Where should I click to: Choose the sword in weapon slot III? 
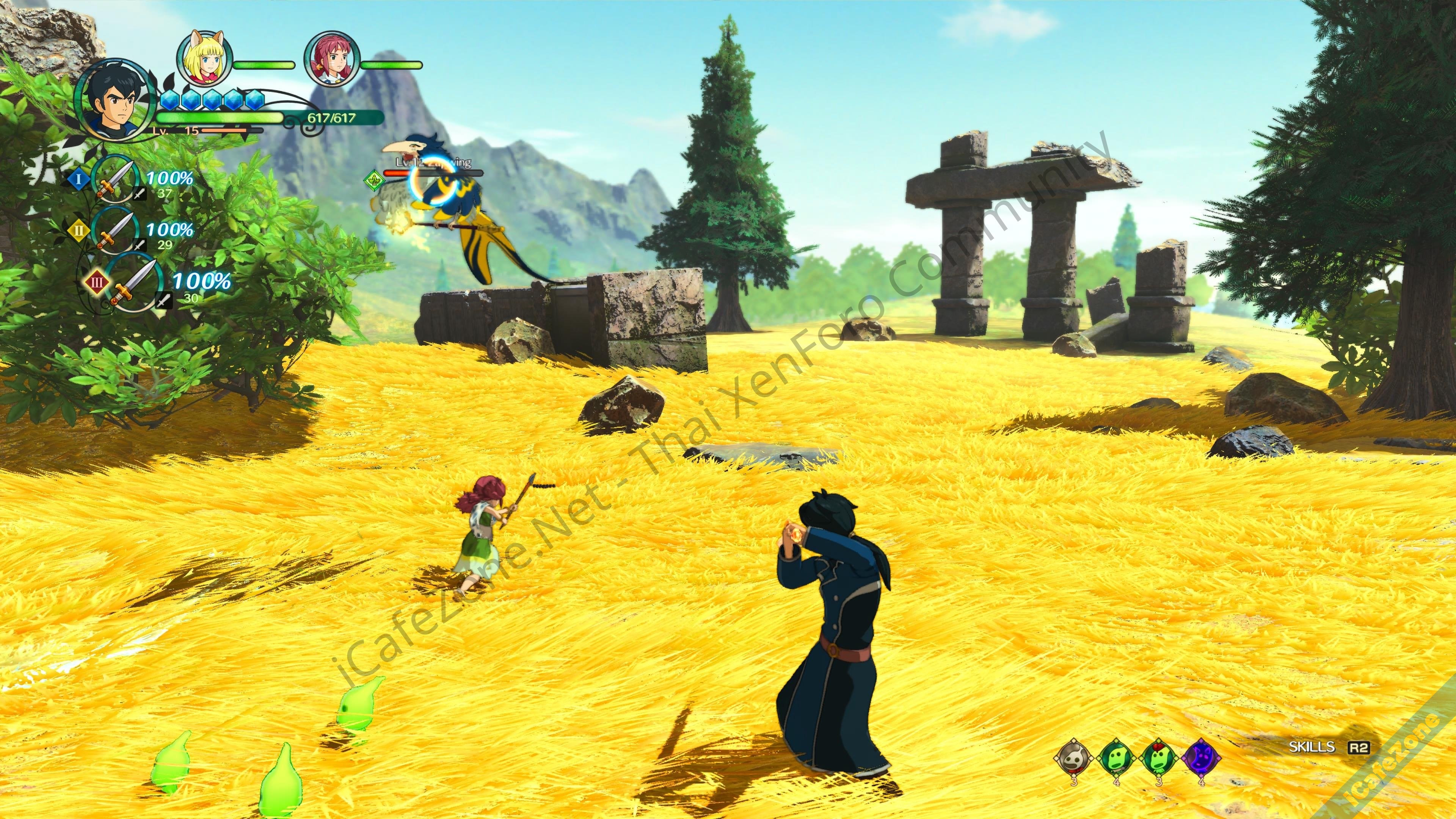point(135,282)
